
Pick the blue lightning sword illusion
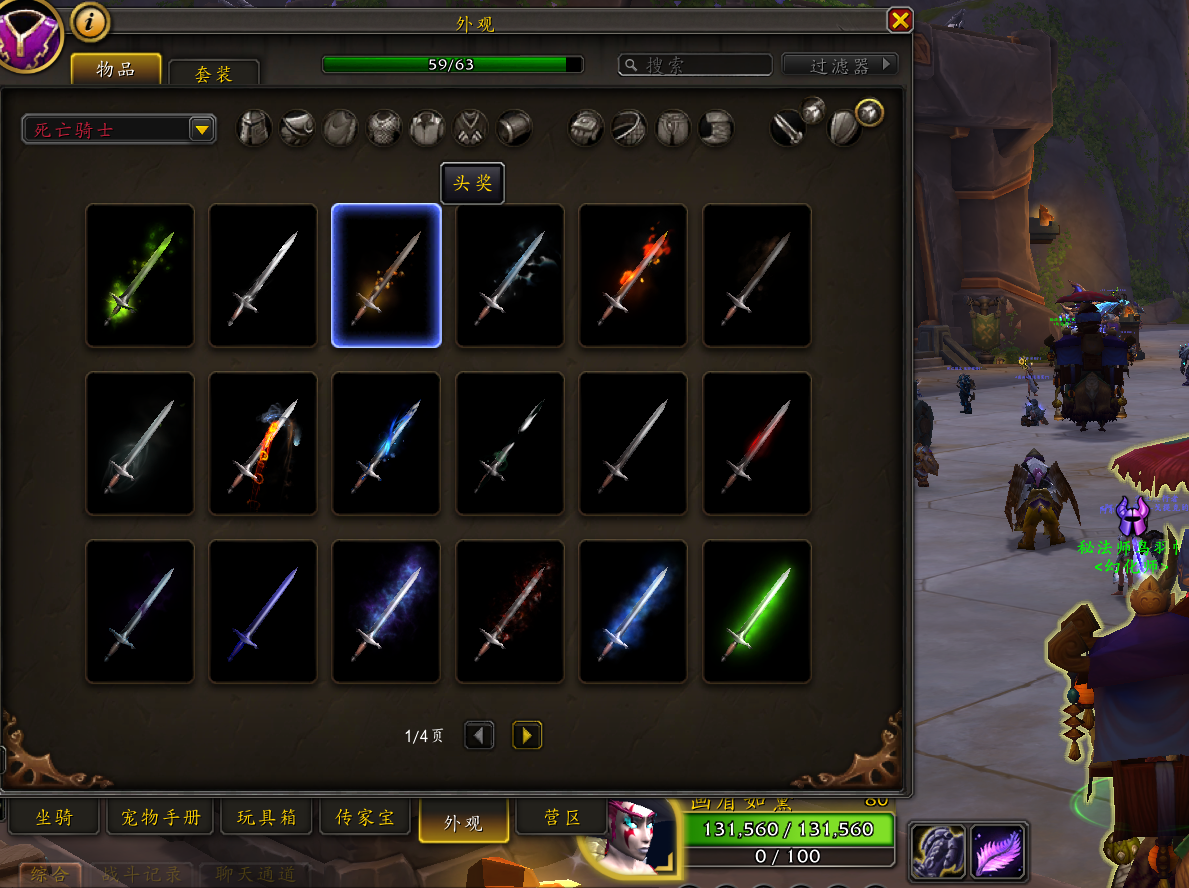point(386,443)
